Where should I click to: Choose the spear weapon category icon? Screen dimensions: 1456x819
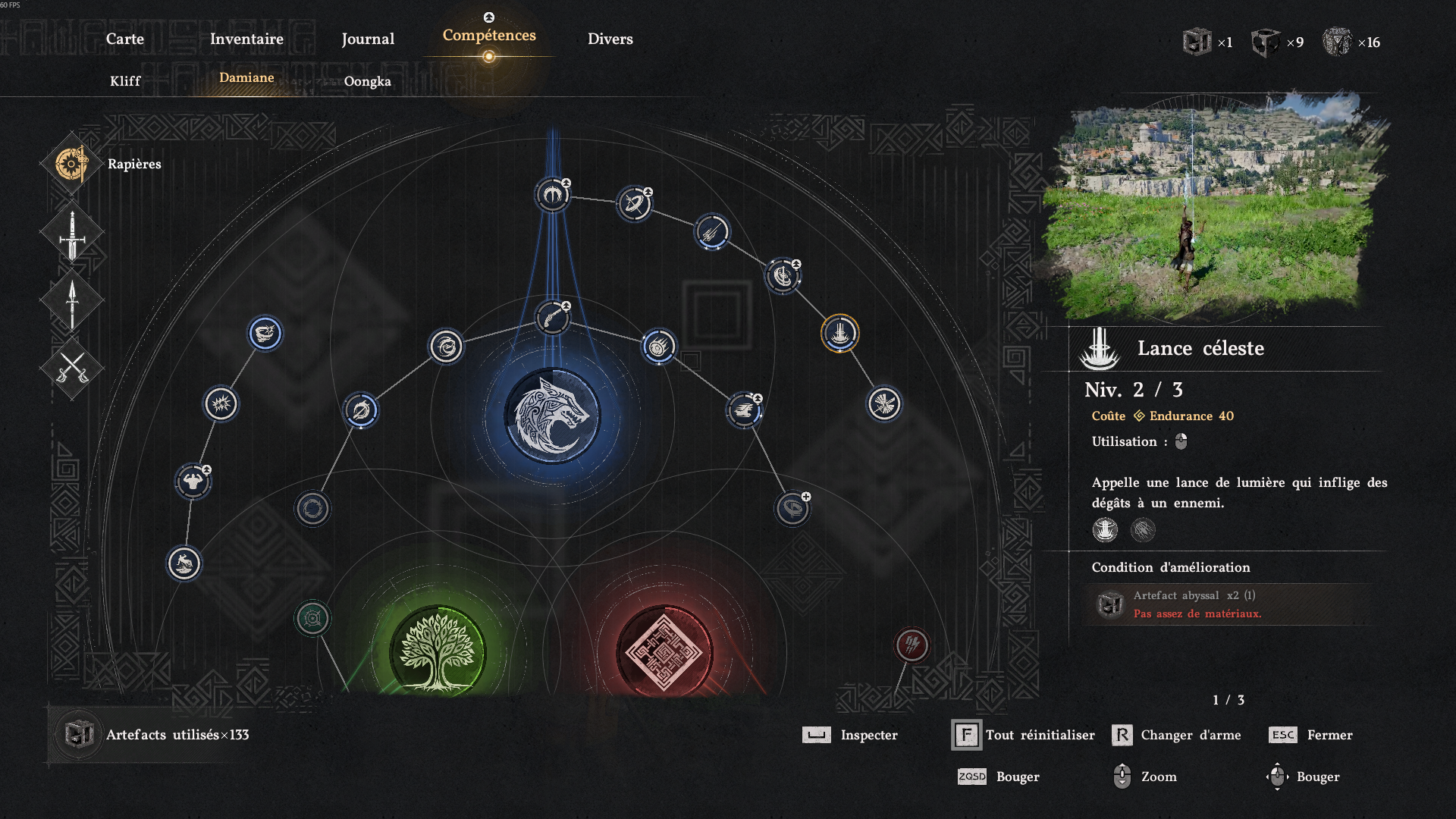coord(72,301)
